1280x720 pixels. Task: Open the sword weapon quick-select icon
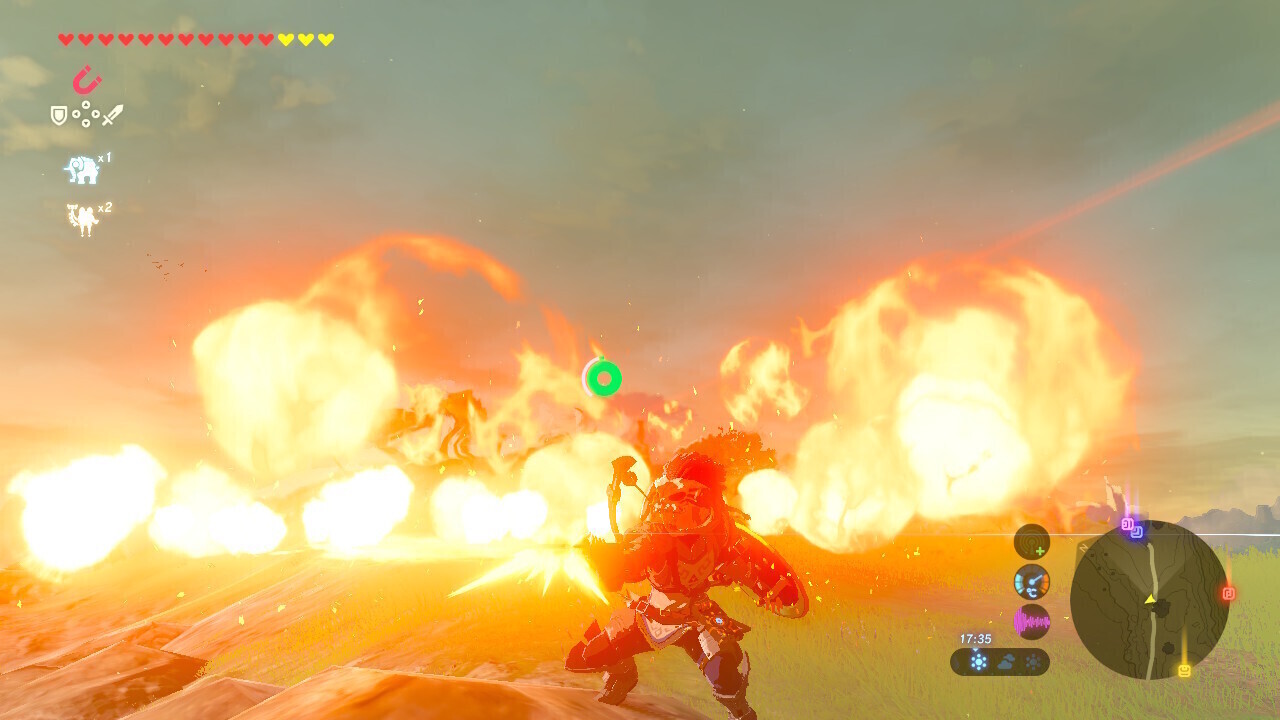[112, 115]
